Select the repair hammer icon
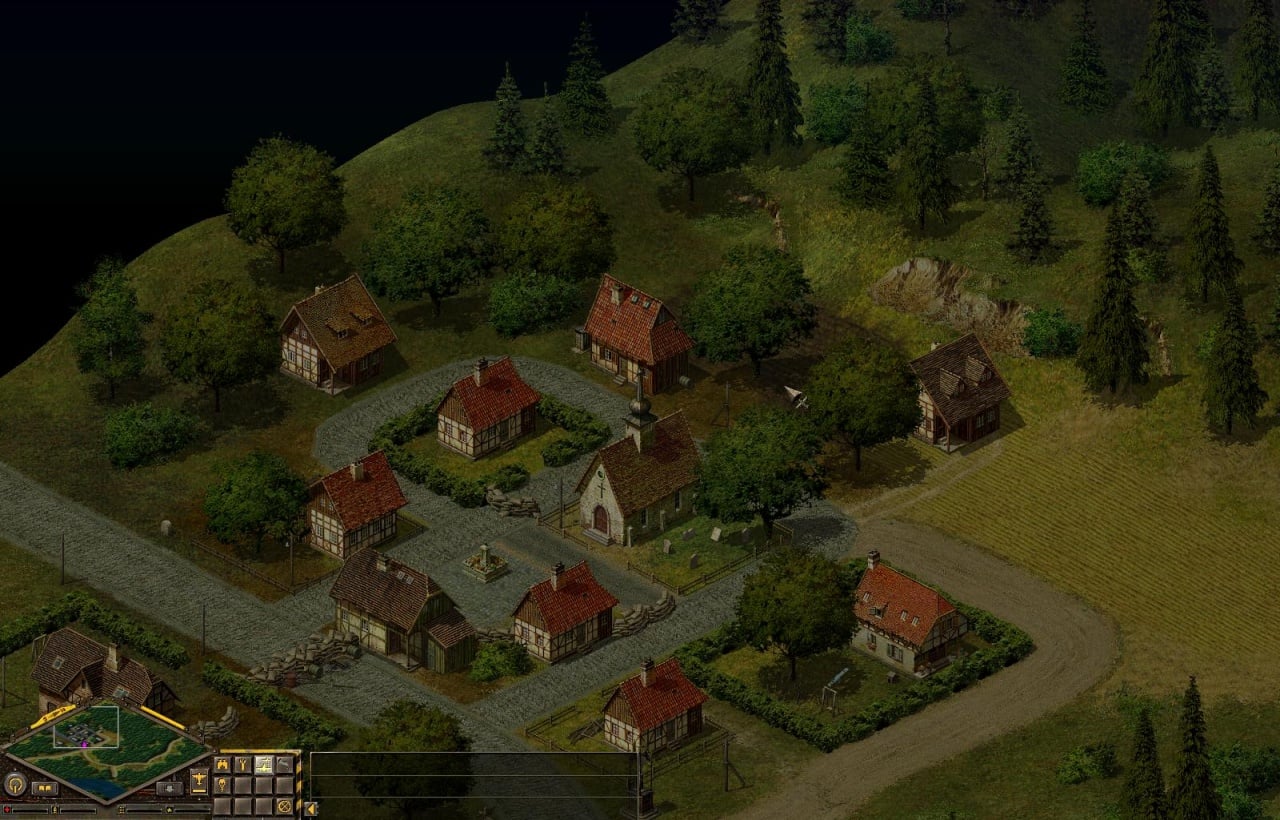The height and width of the screenshot is (820, 1280). [x=285, y=765]
